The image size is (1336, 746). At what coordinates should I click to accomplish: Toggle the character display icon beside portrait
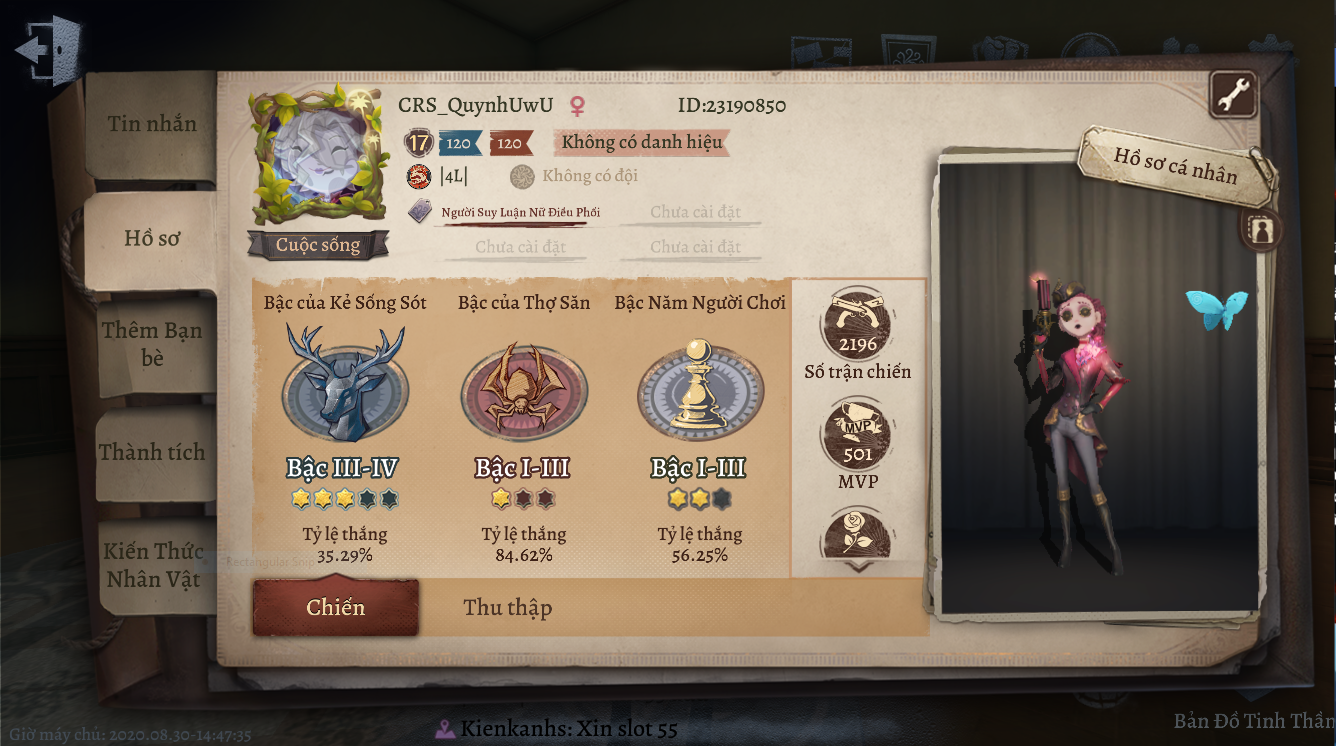coord(1260,230)
